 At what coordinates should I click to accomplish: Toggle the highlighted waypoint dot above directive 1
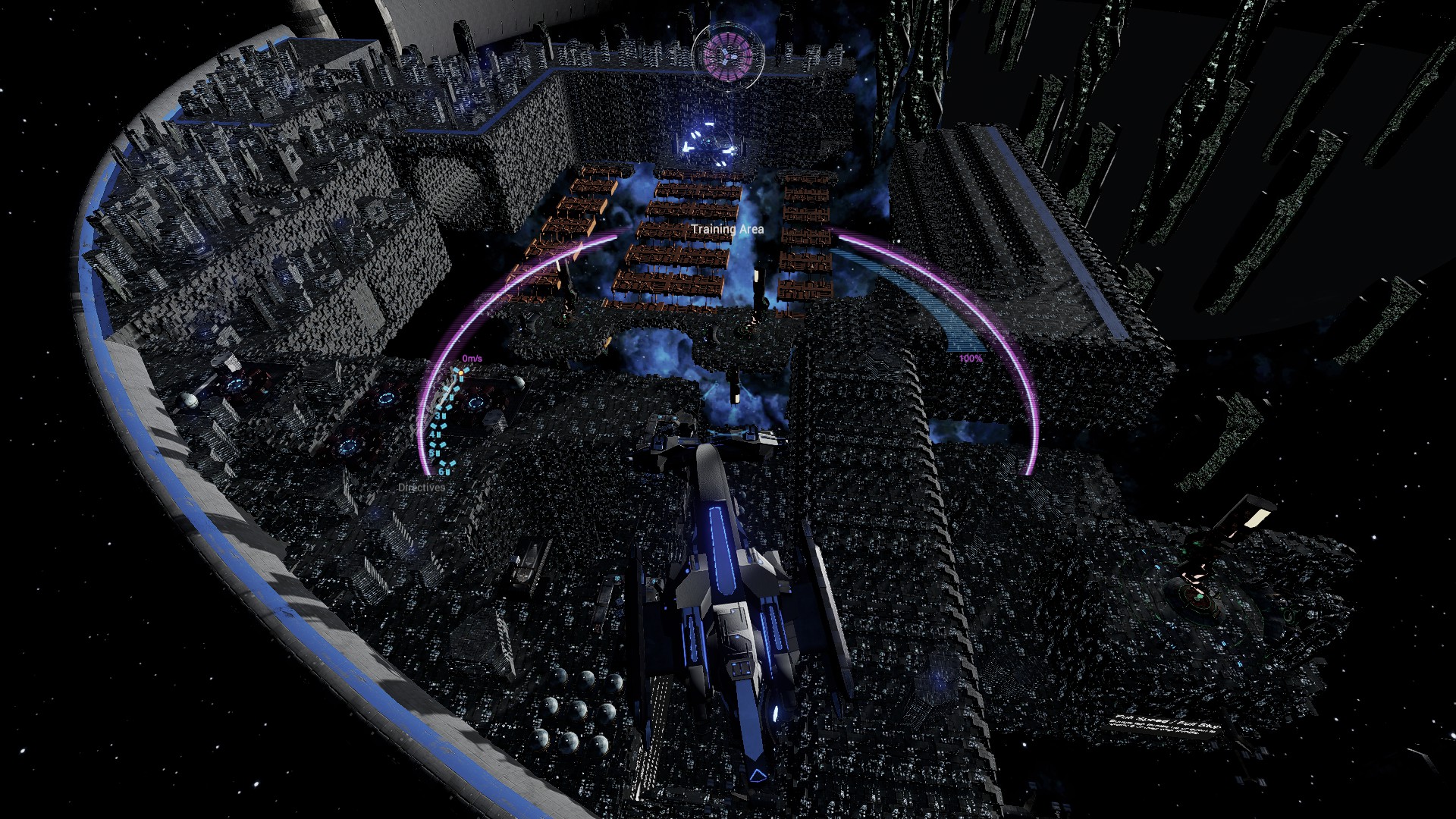pyautogui.click(x=462, y=373)
